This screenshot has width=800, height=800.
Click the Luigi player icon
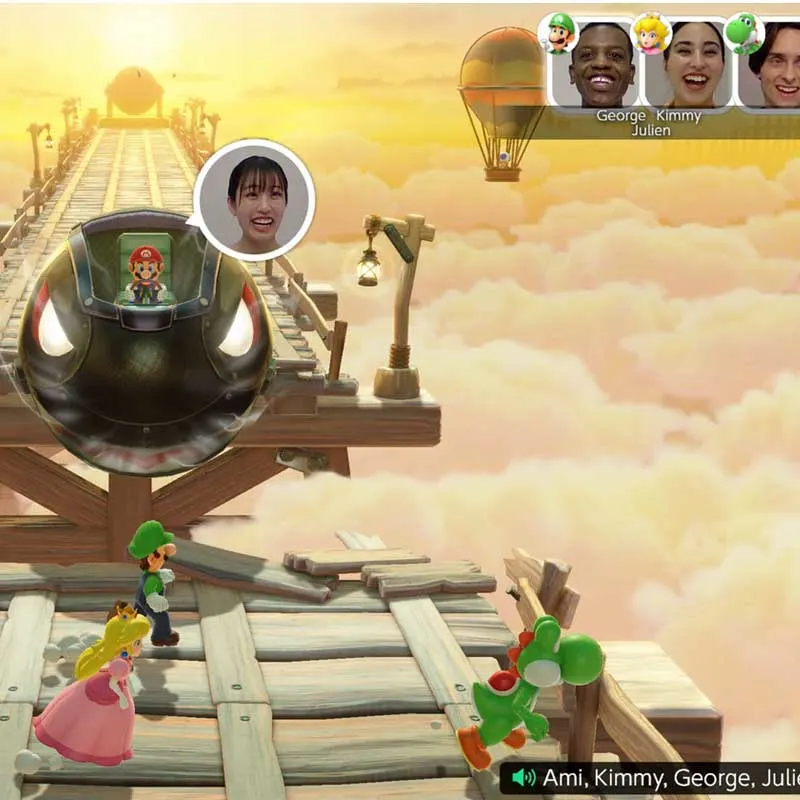[x=560, y=31]
